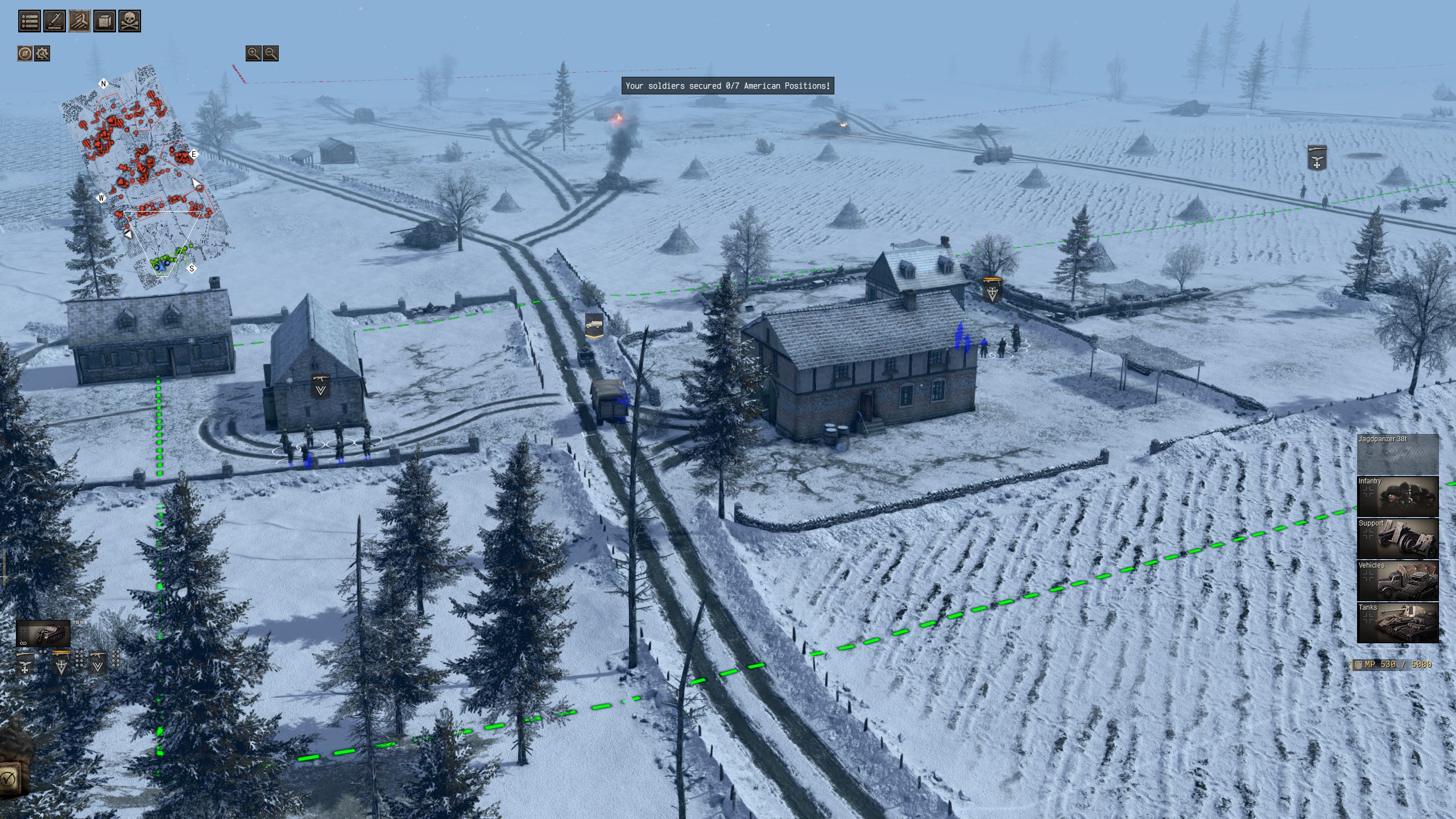Open the crate box icon

tap(105, 22)
